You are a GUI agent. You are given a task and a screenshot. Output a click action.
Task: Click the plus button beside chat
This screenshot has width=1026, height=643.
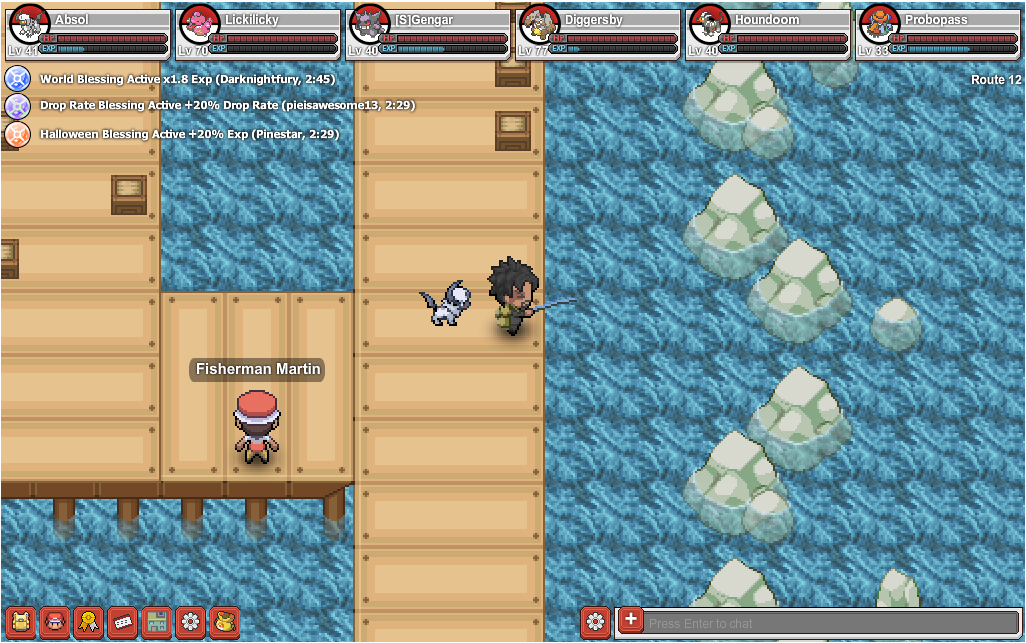pos(630,620)
